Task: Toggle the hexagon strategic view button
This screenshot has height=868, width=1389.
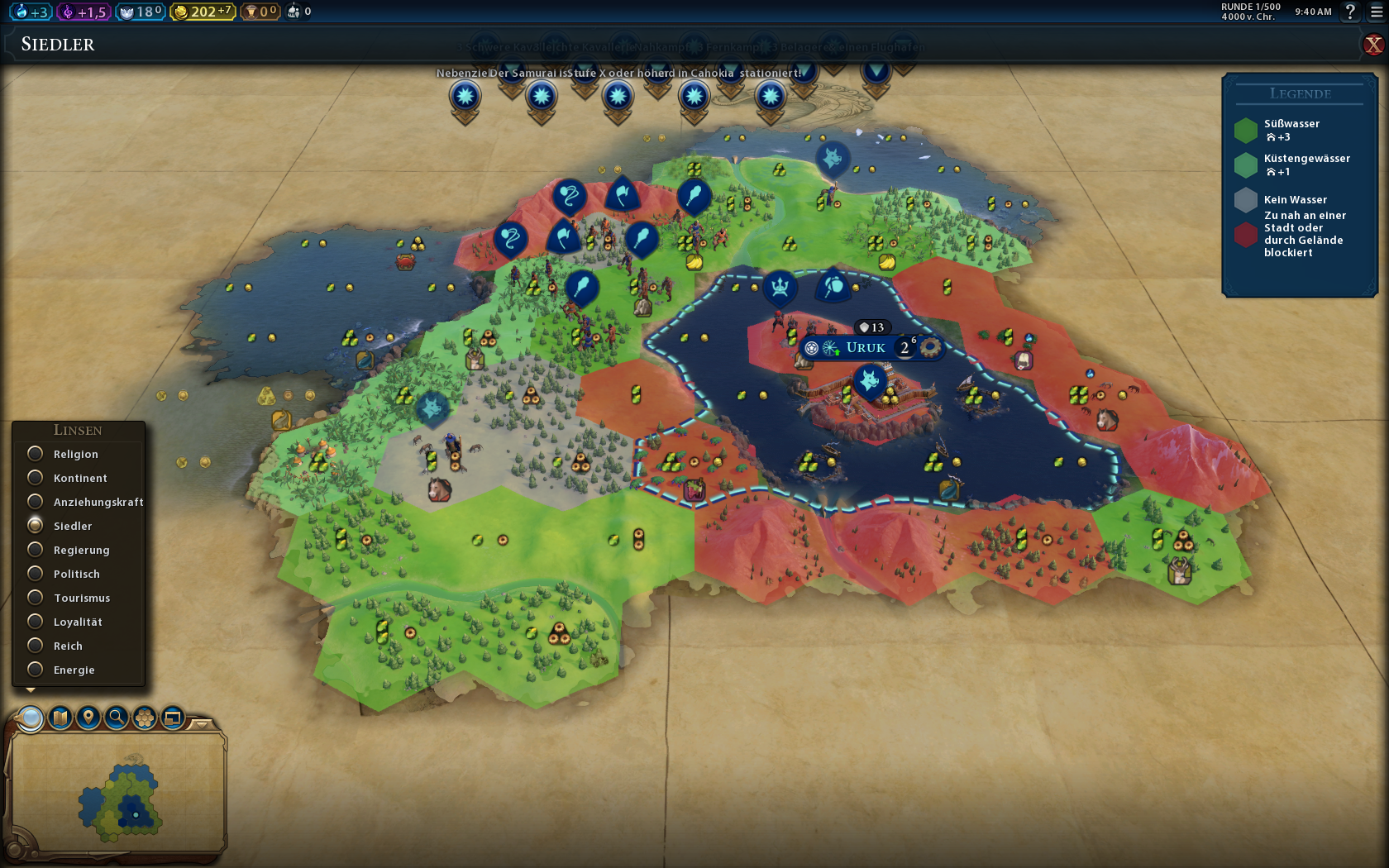Action: pos(145,718)
